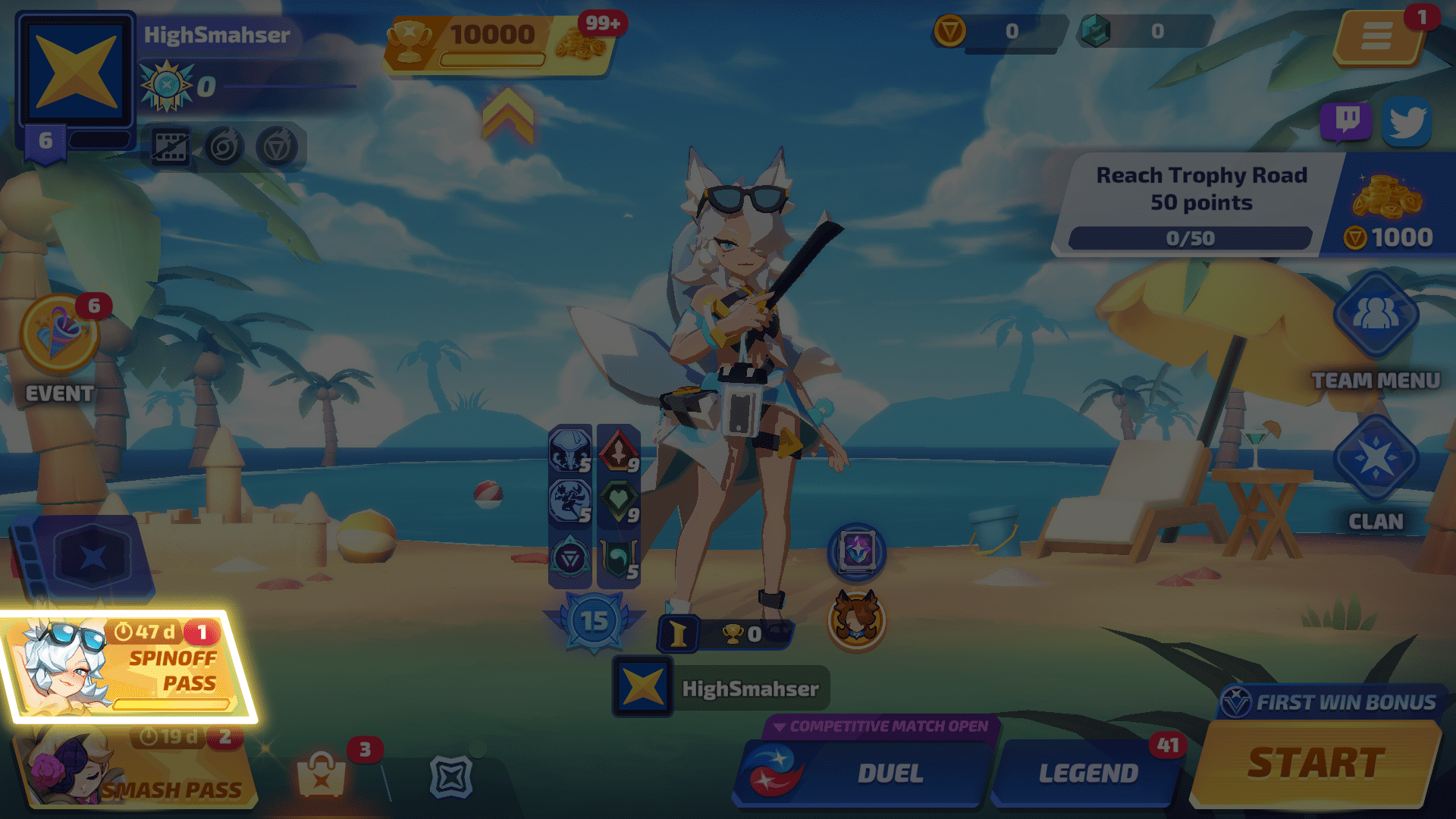This screenshot has width=1456, height=819.
Task: Open the Team Menu
Action: [1376, 317]
